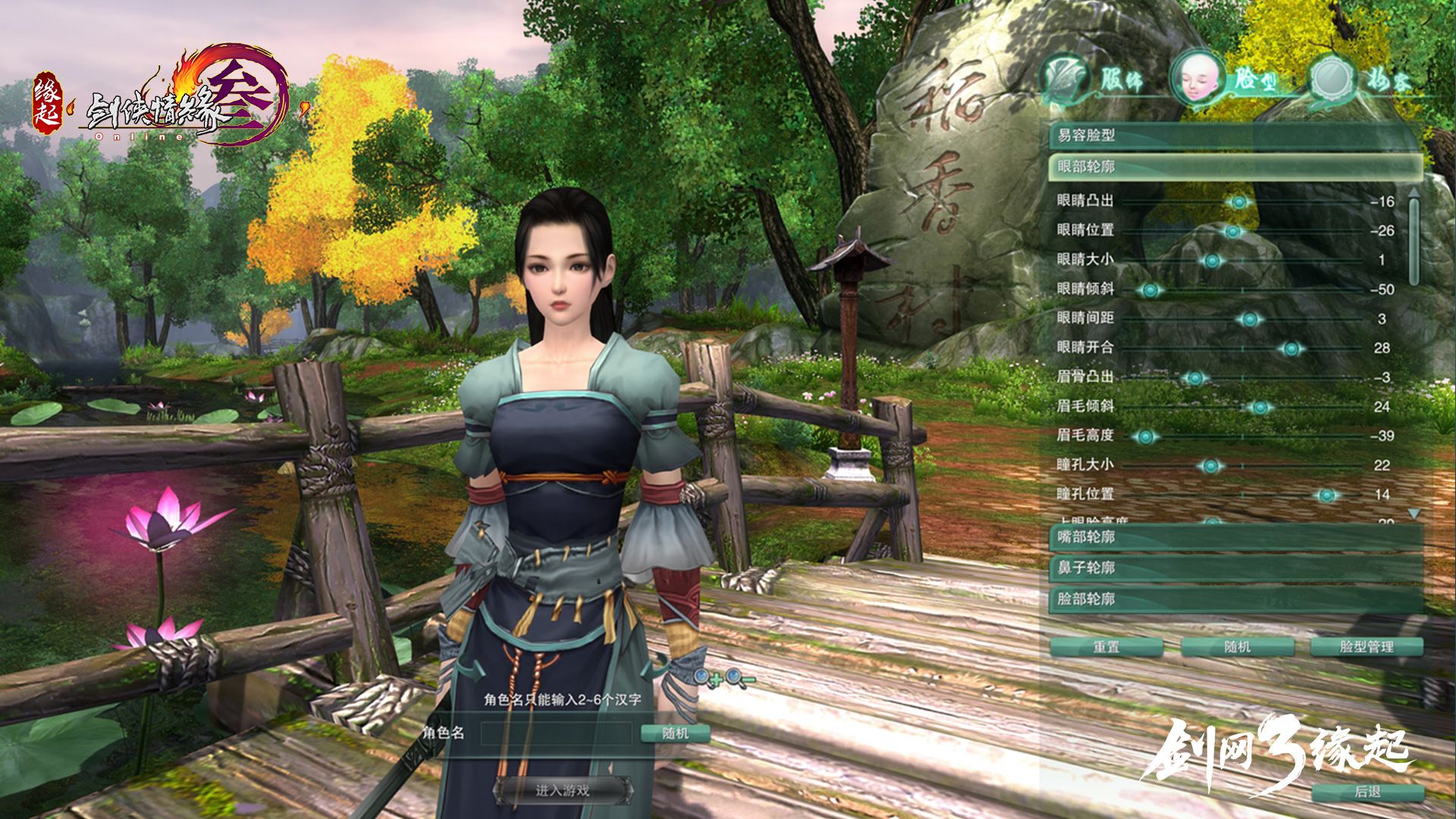
Task: Randomize the face with the panel's 随机 button
Action: pyautogui.click(x=1237, y=647)
